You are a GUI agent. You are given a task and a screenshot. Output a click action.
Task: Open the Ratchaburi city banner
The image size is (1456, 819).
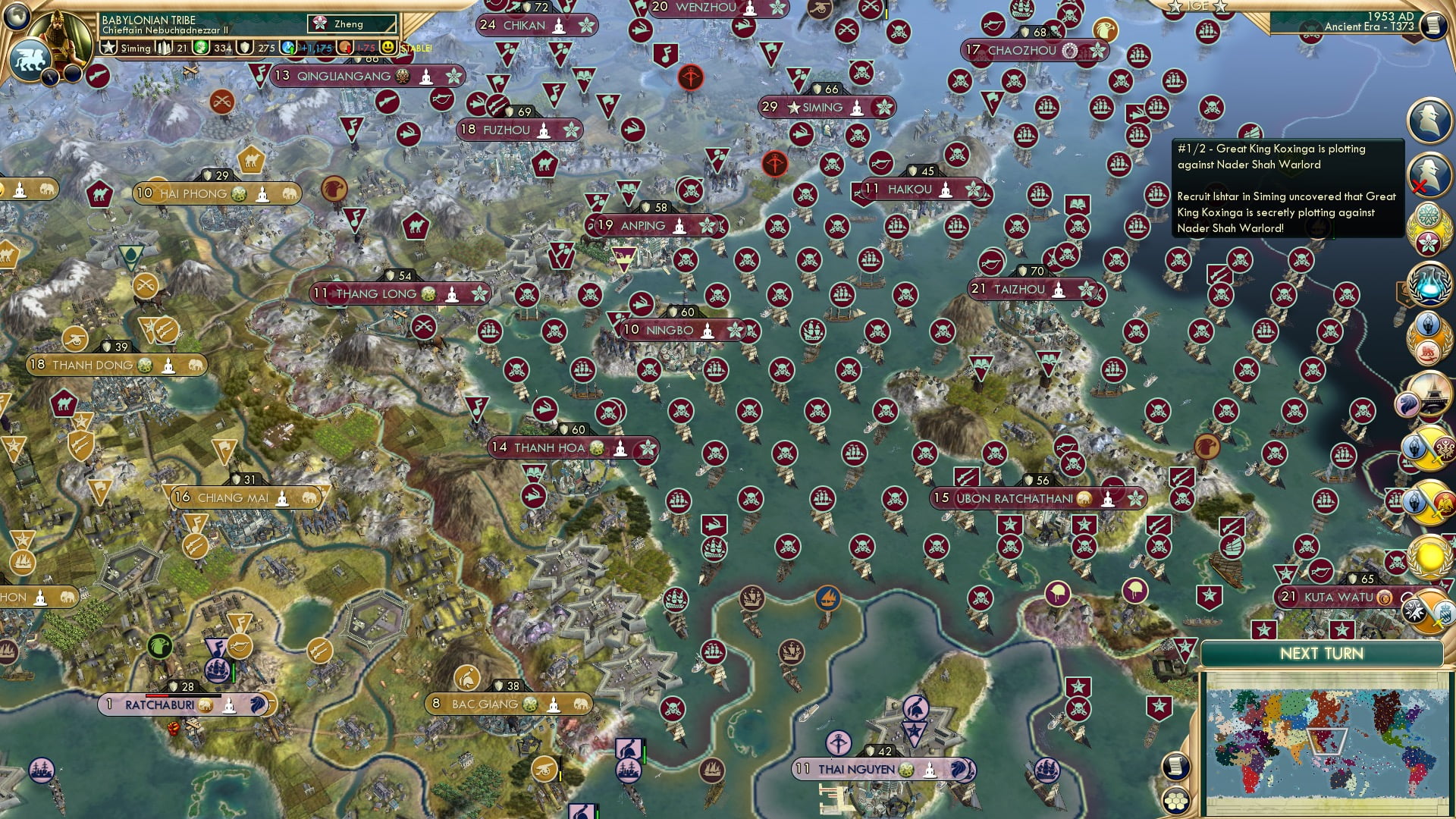click(159, 704)
